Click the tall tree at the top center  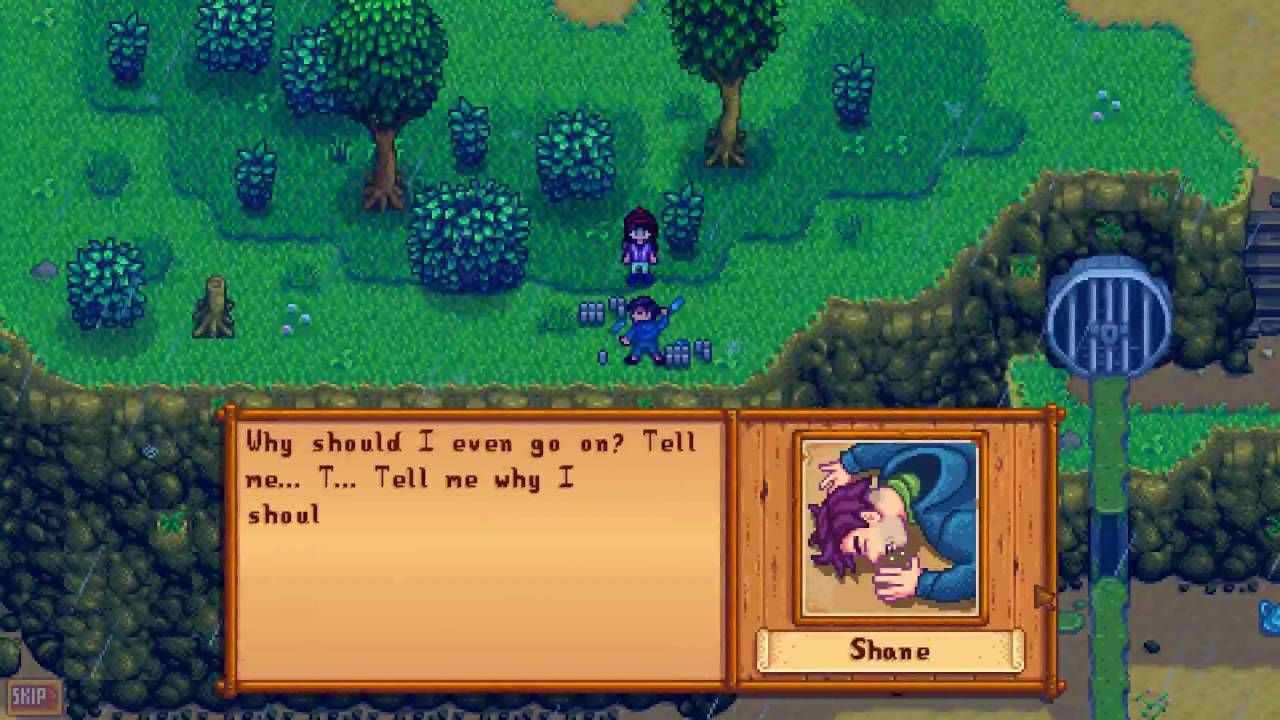[725, 60]
